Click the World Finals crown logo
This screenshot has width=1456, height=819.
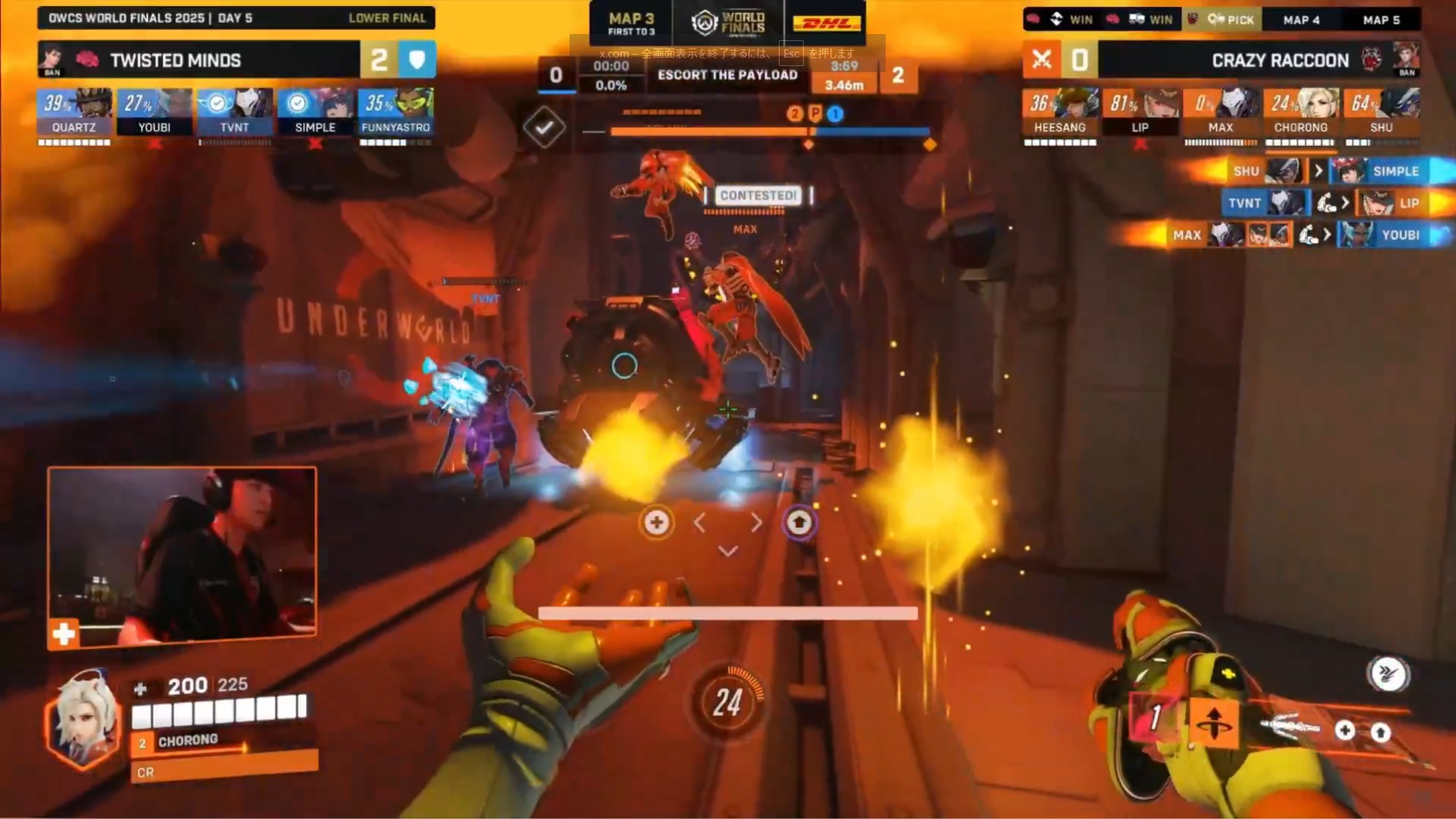pyautogui.click(x=704, y=23)
